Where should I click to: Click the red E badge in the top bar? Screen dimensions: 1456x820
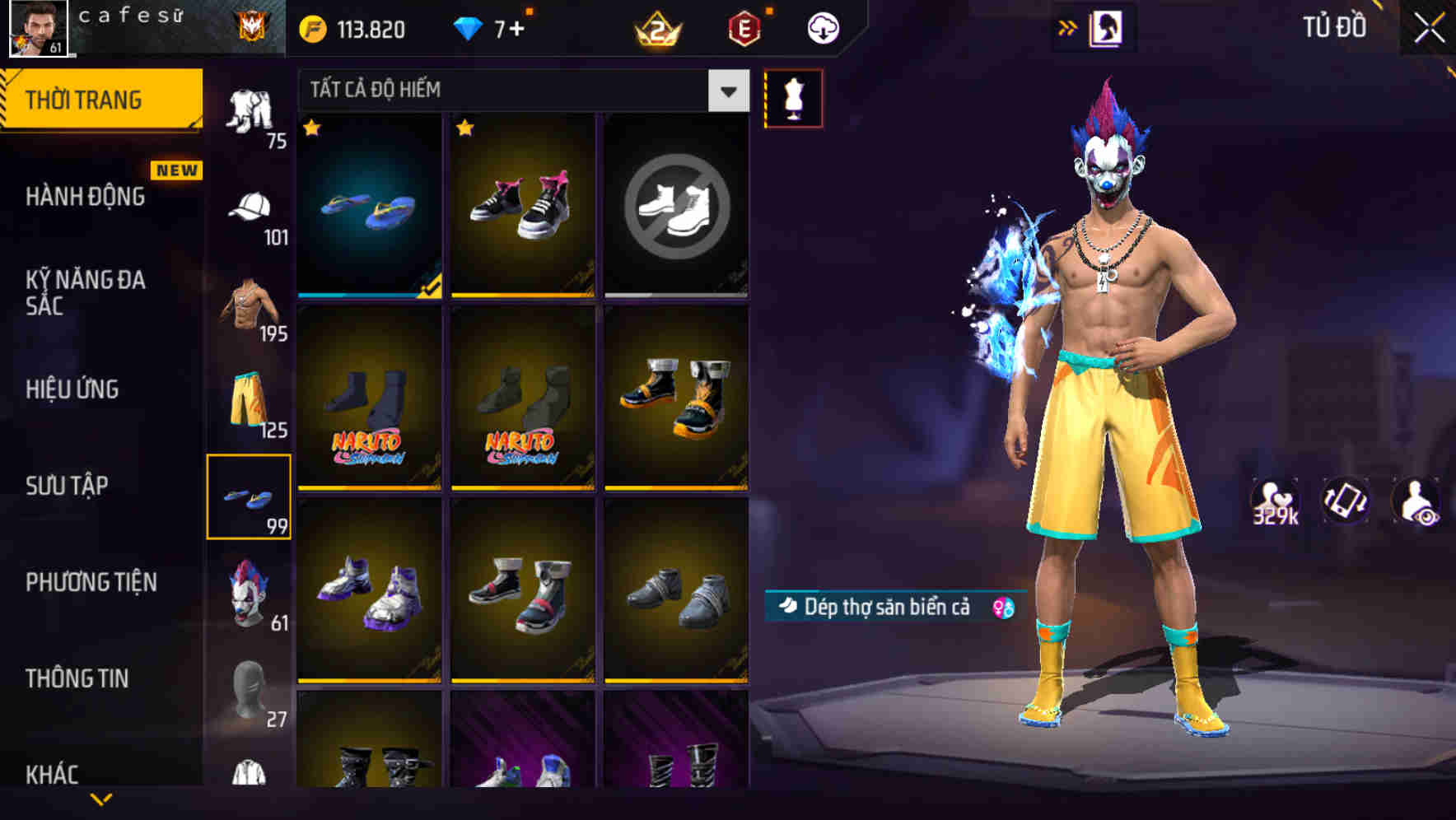tap(744, 26)
